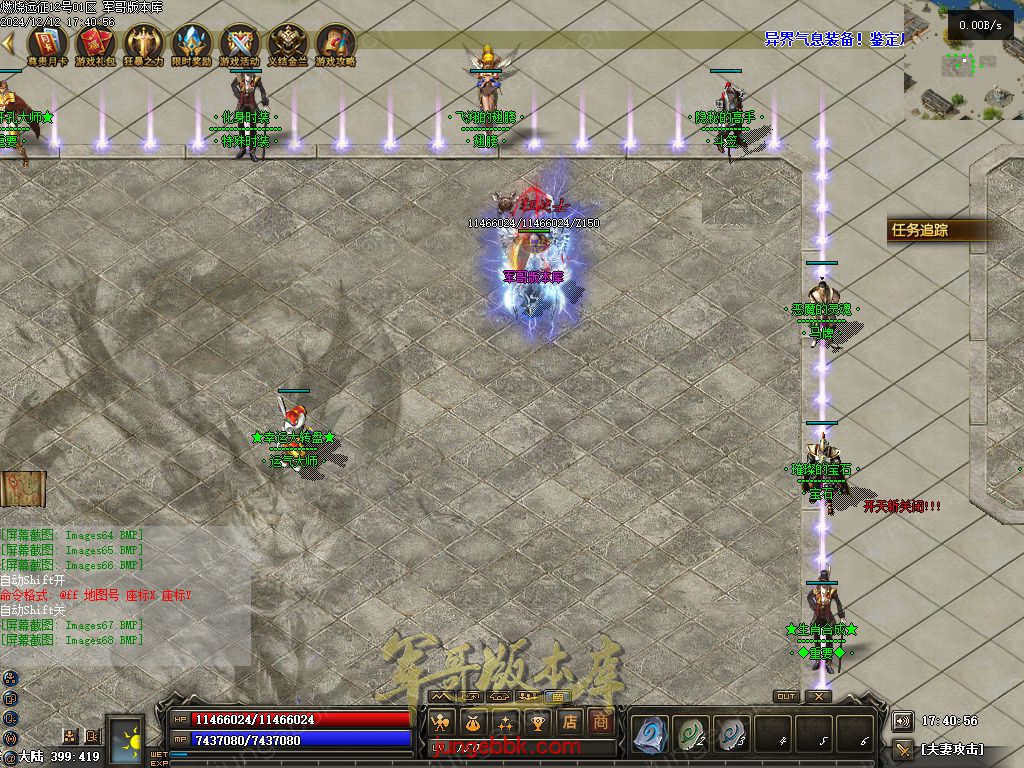This screenshot has height=768, width=1024.
Task: Switch the 夫妻攻击 attack mode
Action: tap(950, 748)
